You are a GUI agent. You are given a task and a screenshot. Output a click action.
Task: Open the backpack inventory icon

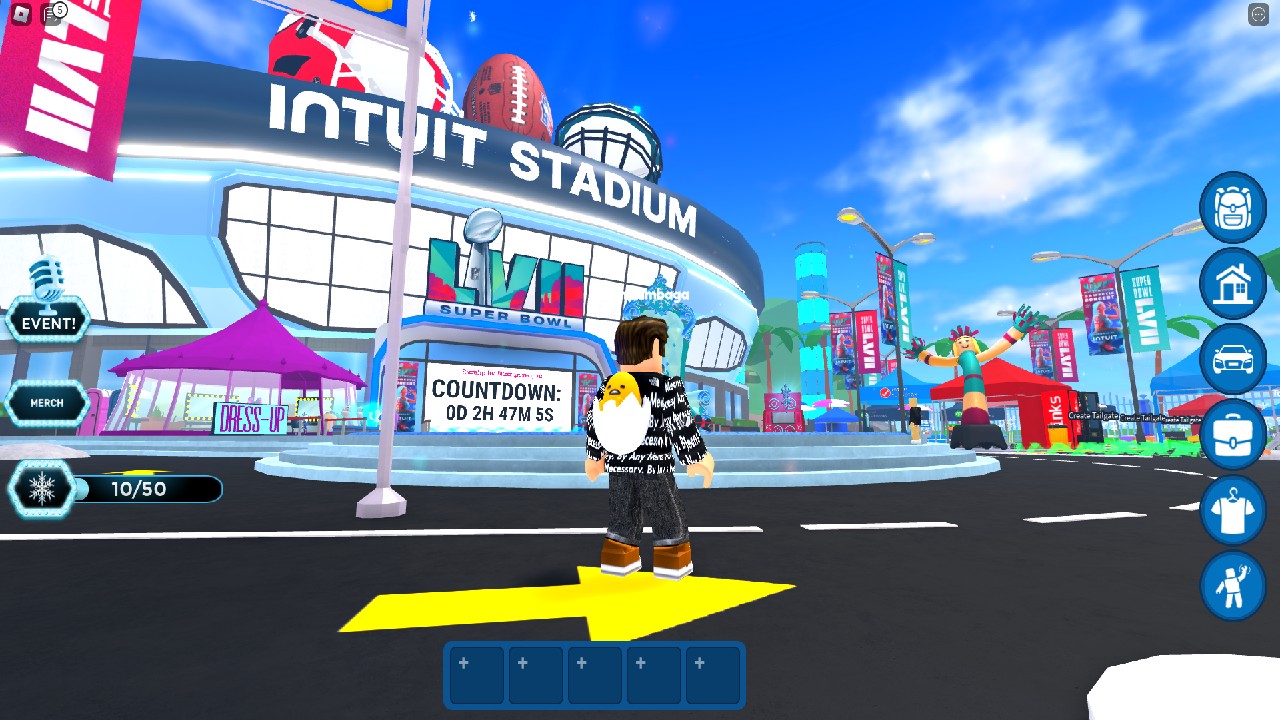1232,208
